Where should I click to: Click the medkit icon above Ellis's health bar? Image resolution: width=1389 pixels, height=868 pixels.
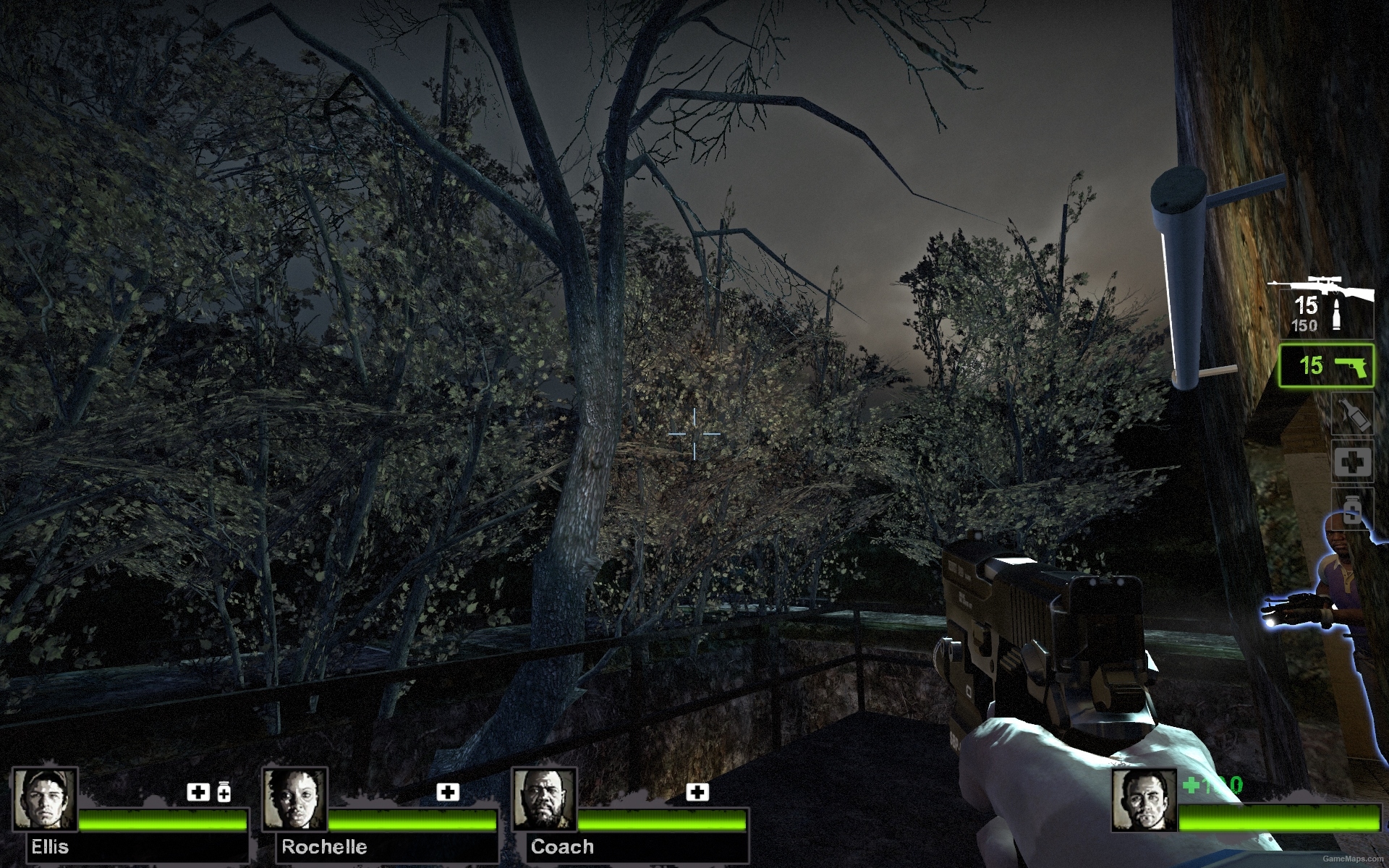click(x=197, y=793)
